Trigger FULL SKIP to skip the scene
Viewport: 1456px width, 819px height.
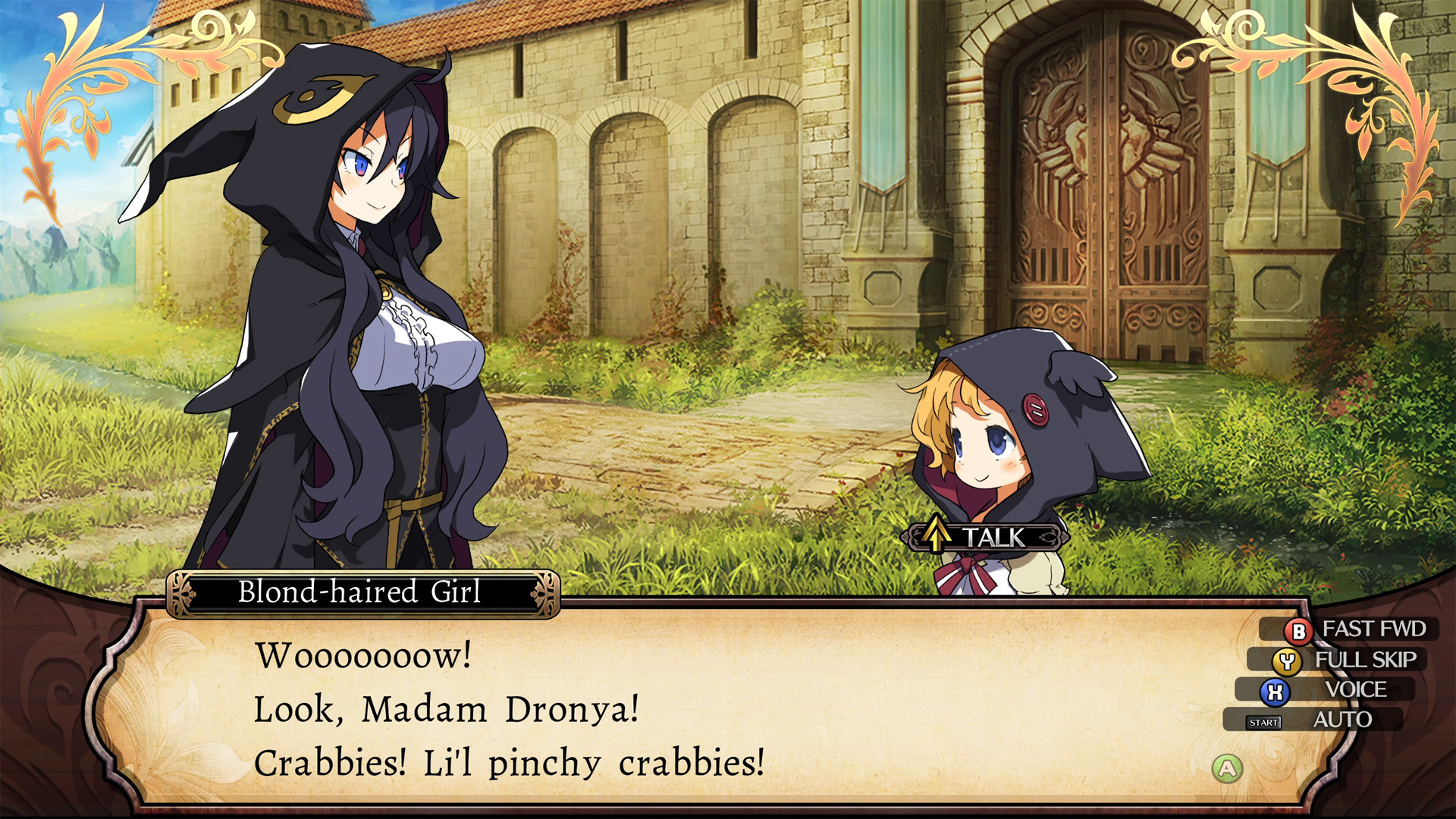[1367, 659]
